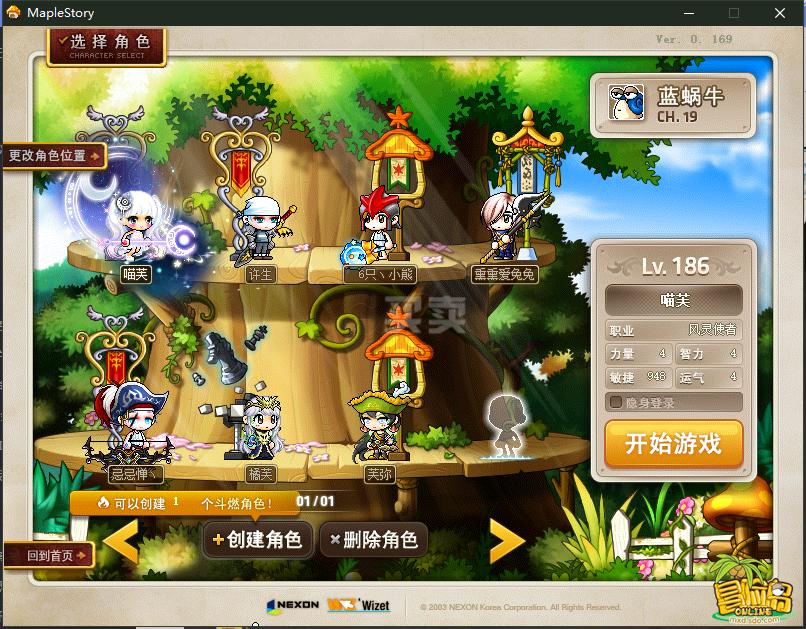
Task: Go to the previous character page arrow
Action: pyautogui.click(x=121, y=541)
